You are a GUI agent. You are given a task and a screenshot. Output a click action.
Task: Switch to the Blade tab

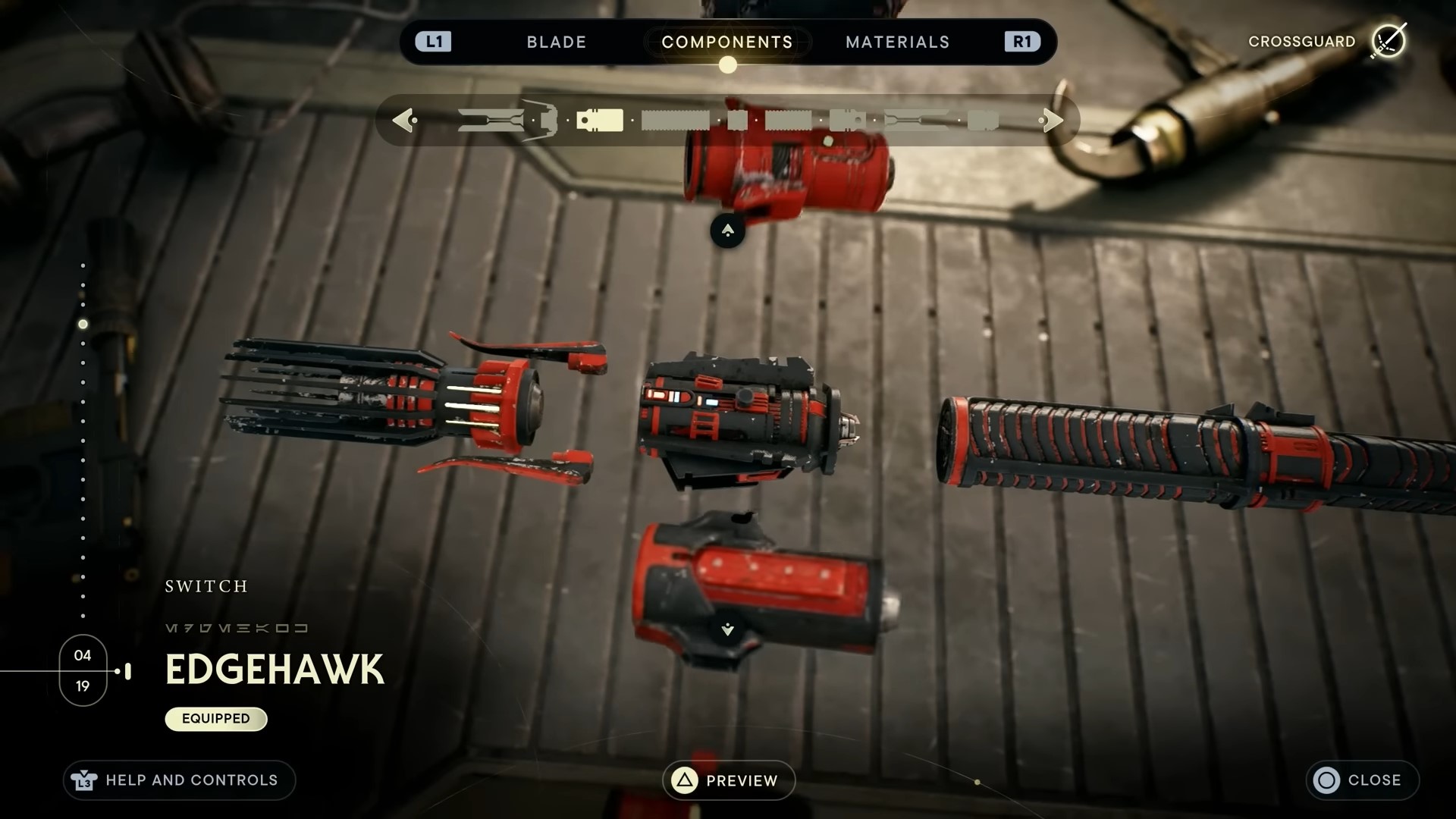[x=556, y=42]
